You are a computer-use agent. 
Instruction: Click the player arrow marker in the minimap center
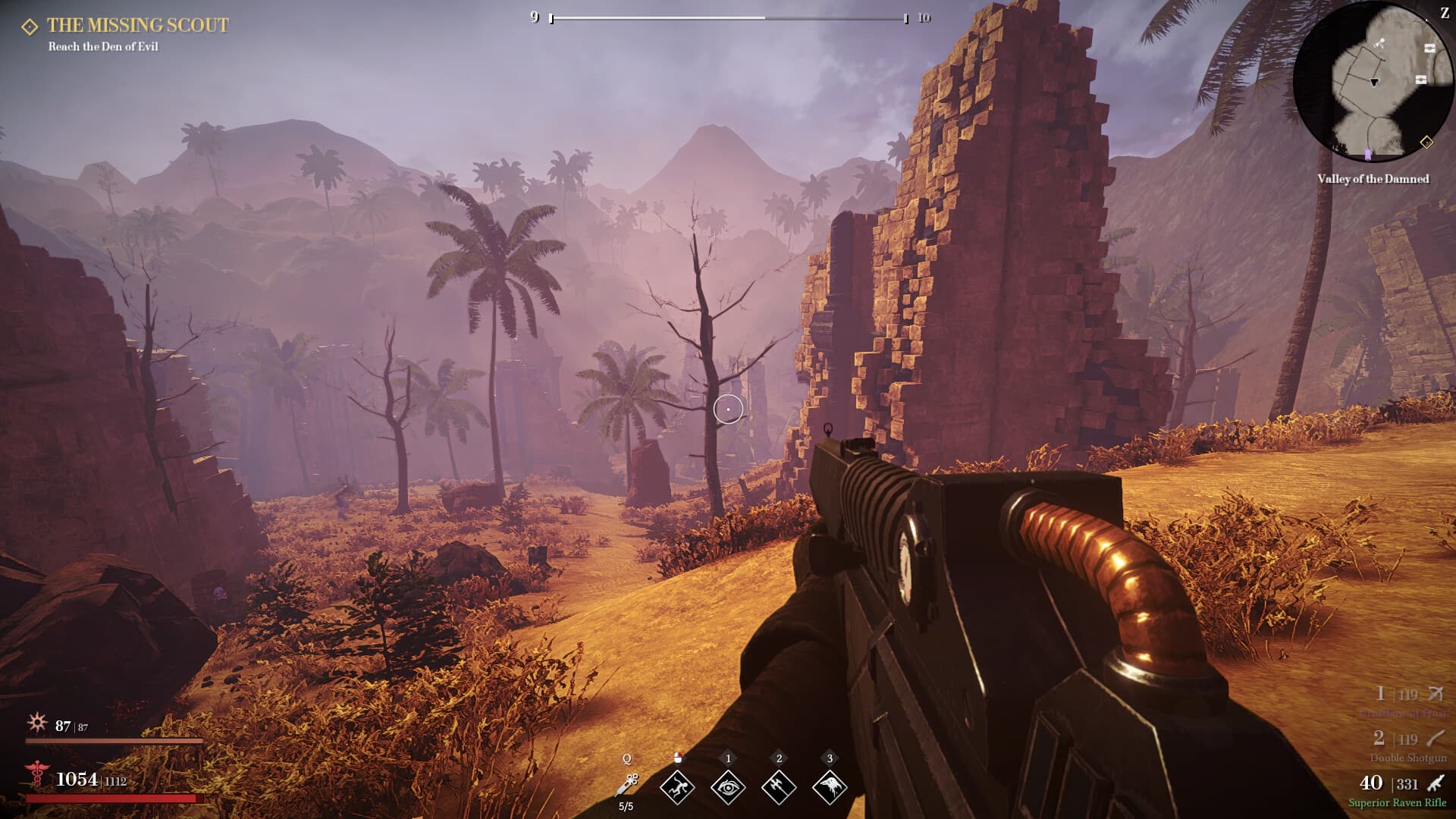(1374, 82)
